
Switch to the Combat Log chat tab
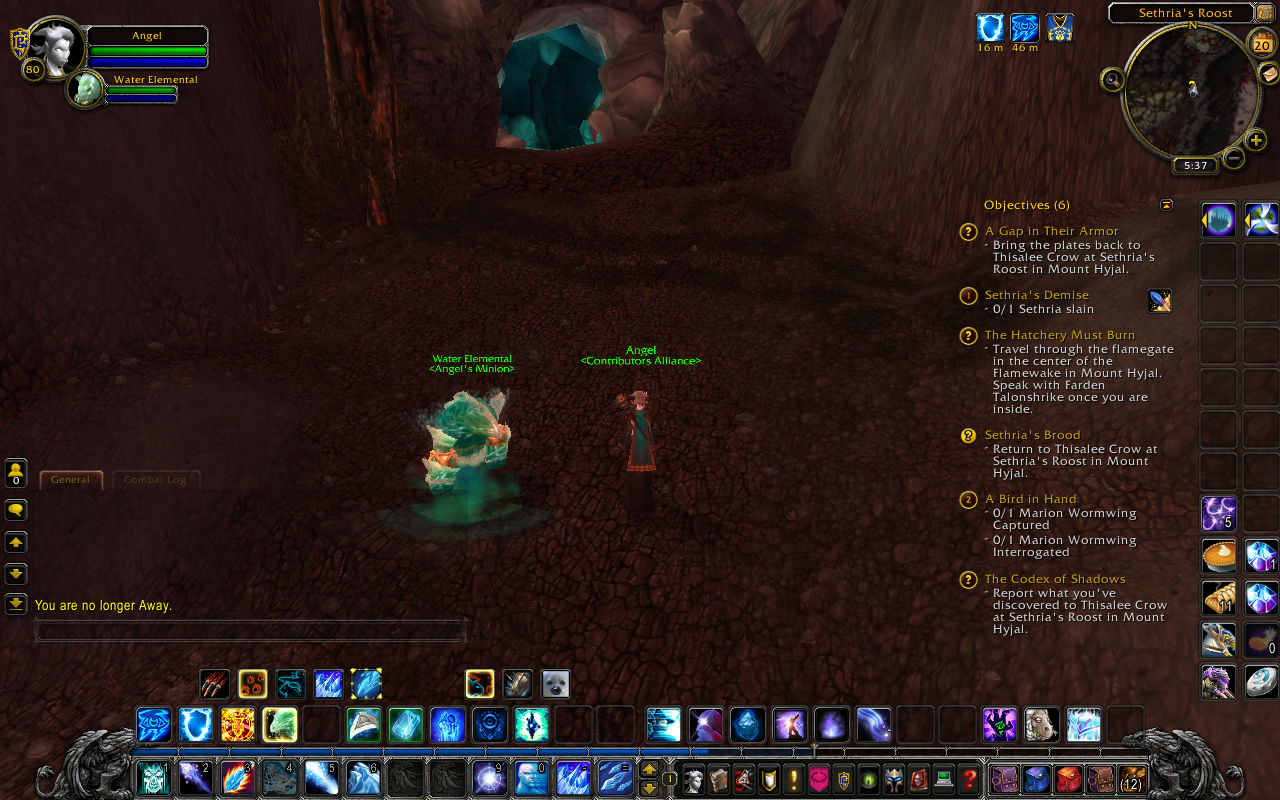[156, 479]
